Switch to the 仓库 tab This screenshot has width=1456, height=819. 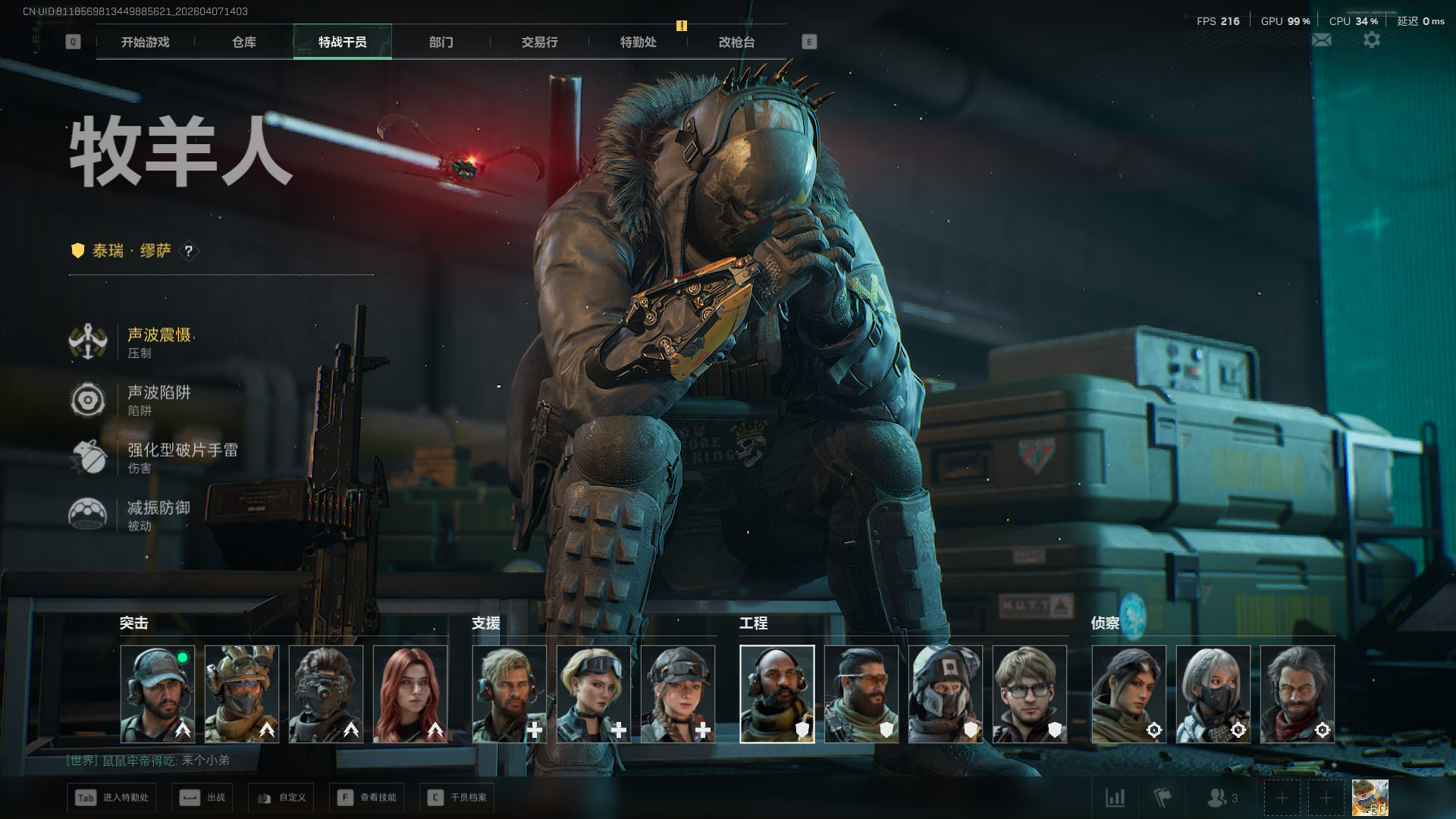coord(244,42)
